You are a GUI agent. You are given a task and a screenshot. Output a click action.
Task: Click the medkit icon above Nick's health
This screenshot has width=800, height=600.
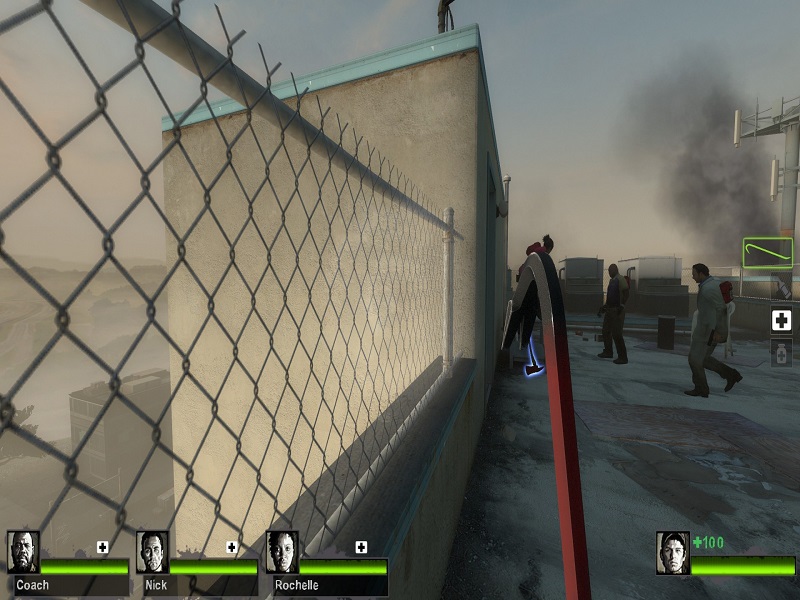[x=232, y=547]
